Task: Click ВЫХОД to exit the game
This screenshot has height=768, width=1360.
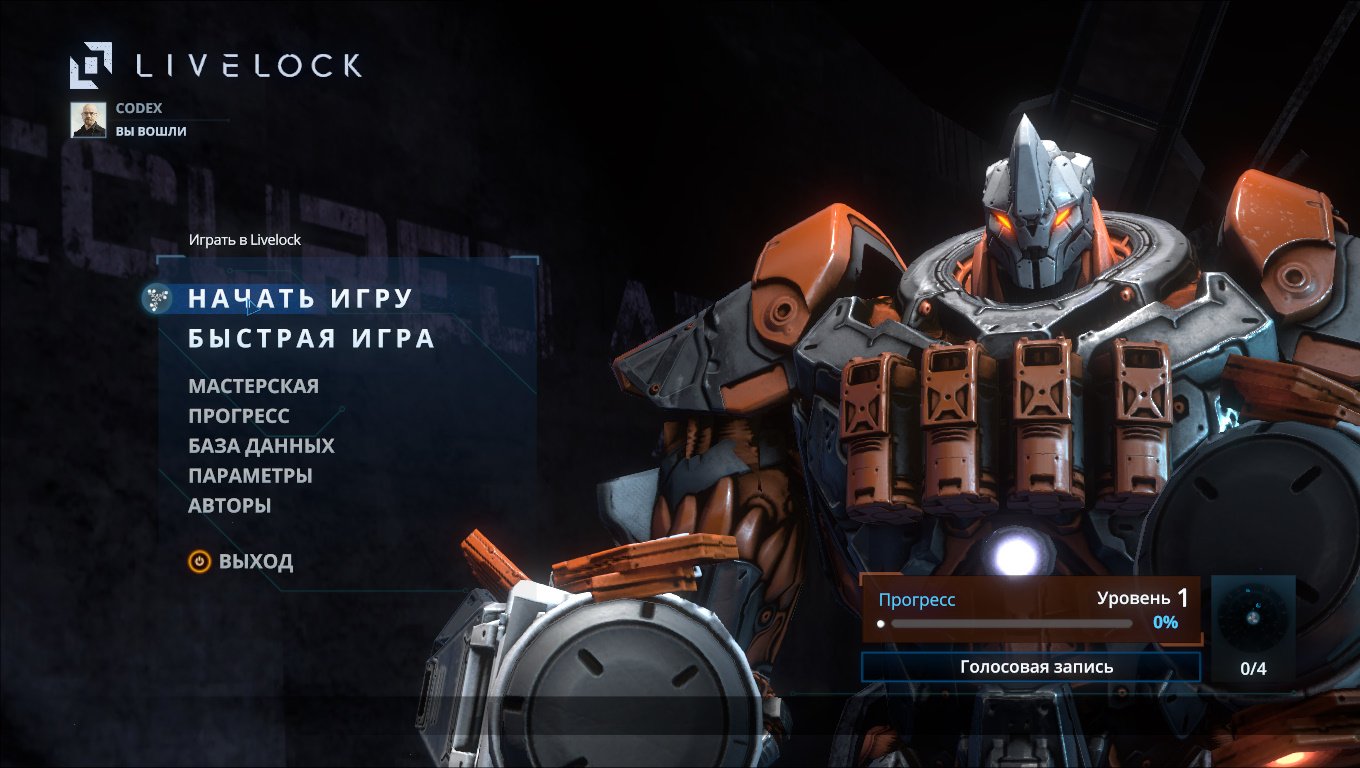Action: [256, 561]
